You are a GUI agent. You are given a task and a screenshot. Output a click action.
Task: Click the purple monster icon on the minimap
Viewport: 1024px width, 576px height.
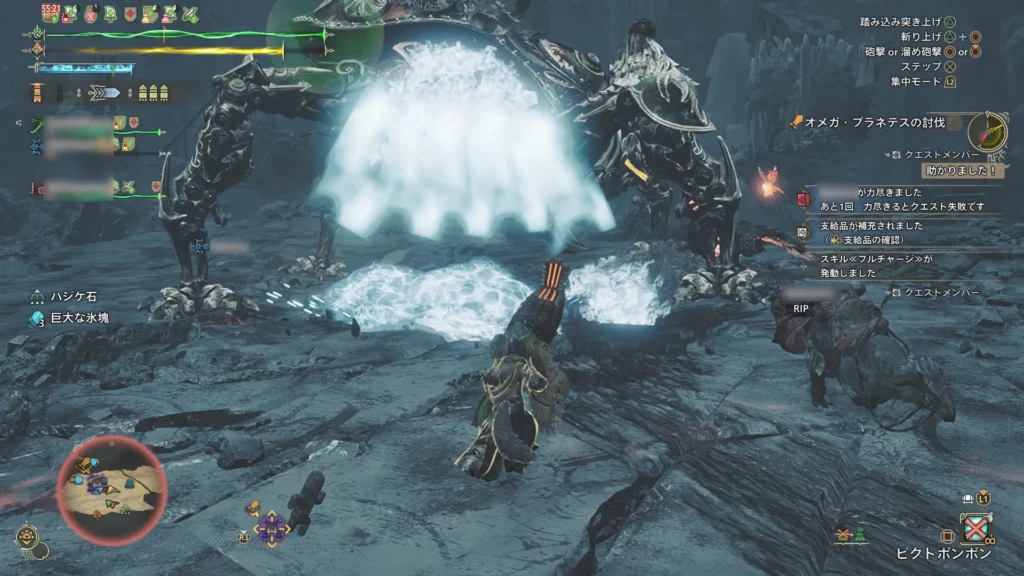click(97, 484)
